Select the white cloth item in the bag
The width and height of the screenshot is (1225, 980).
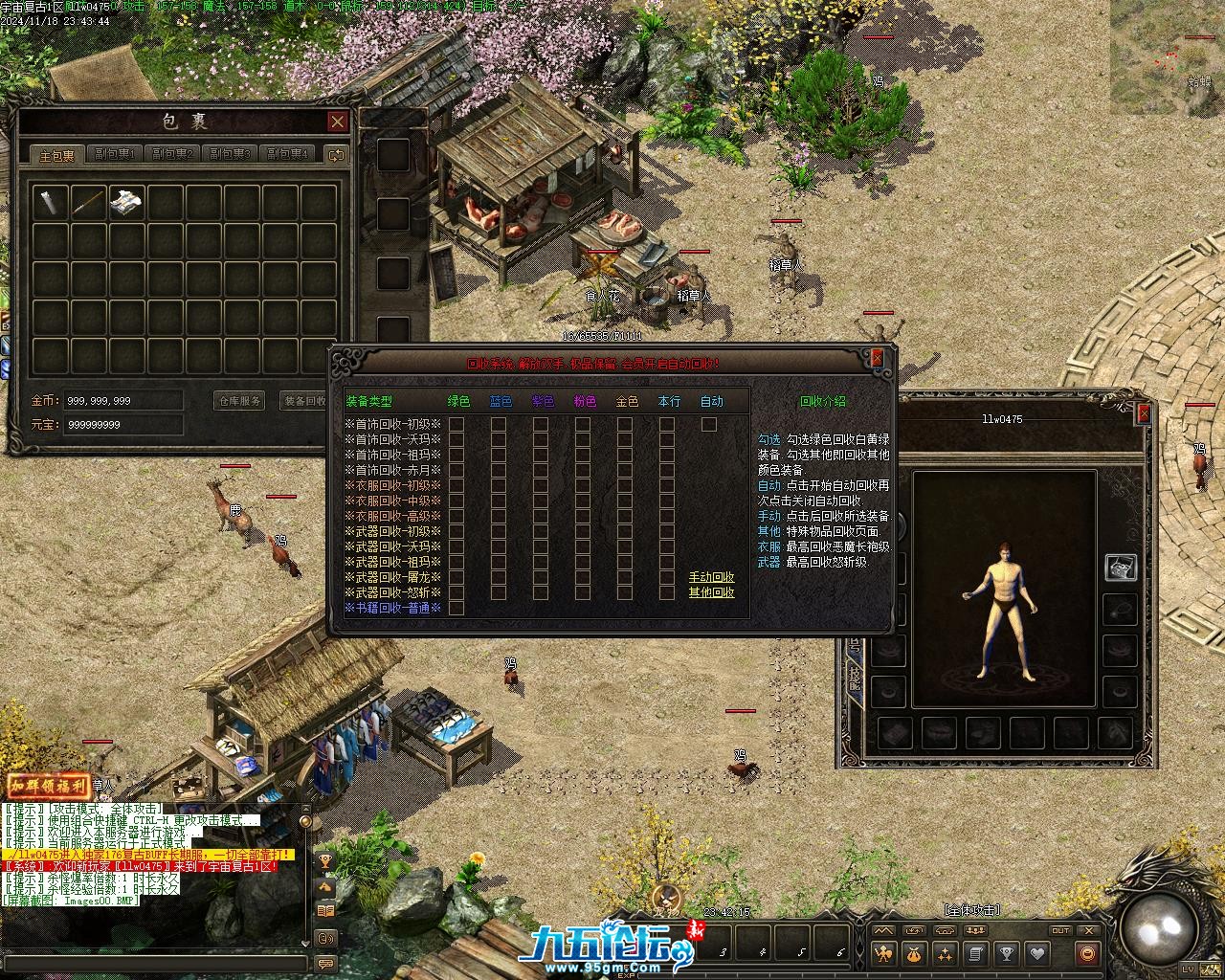127,202
